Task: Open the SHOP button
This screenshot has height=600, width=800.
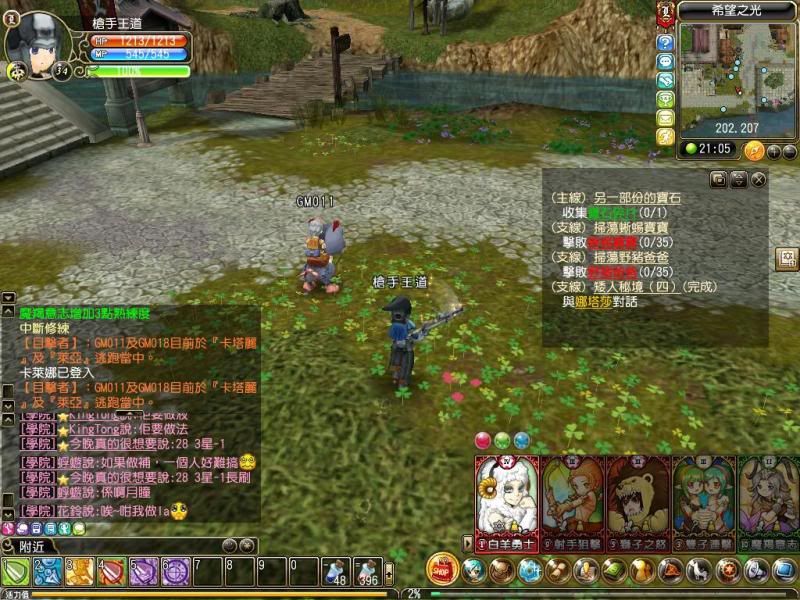Action: (x=442, y=568)
